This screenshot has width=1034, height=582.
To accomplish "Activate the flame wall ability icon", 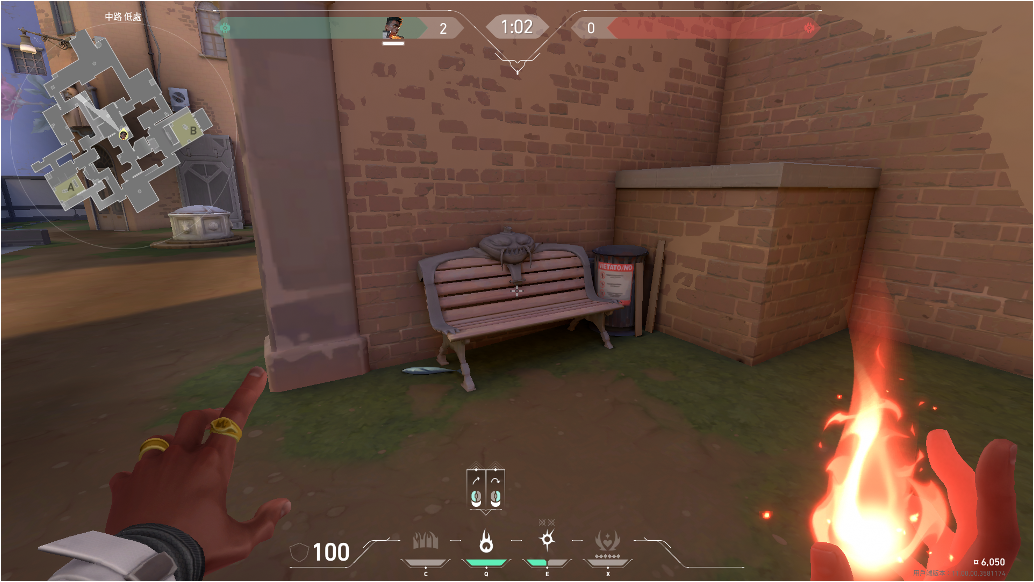I will pos(426,540).
